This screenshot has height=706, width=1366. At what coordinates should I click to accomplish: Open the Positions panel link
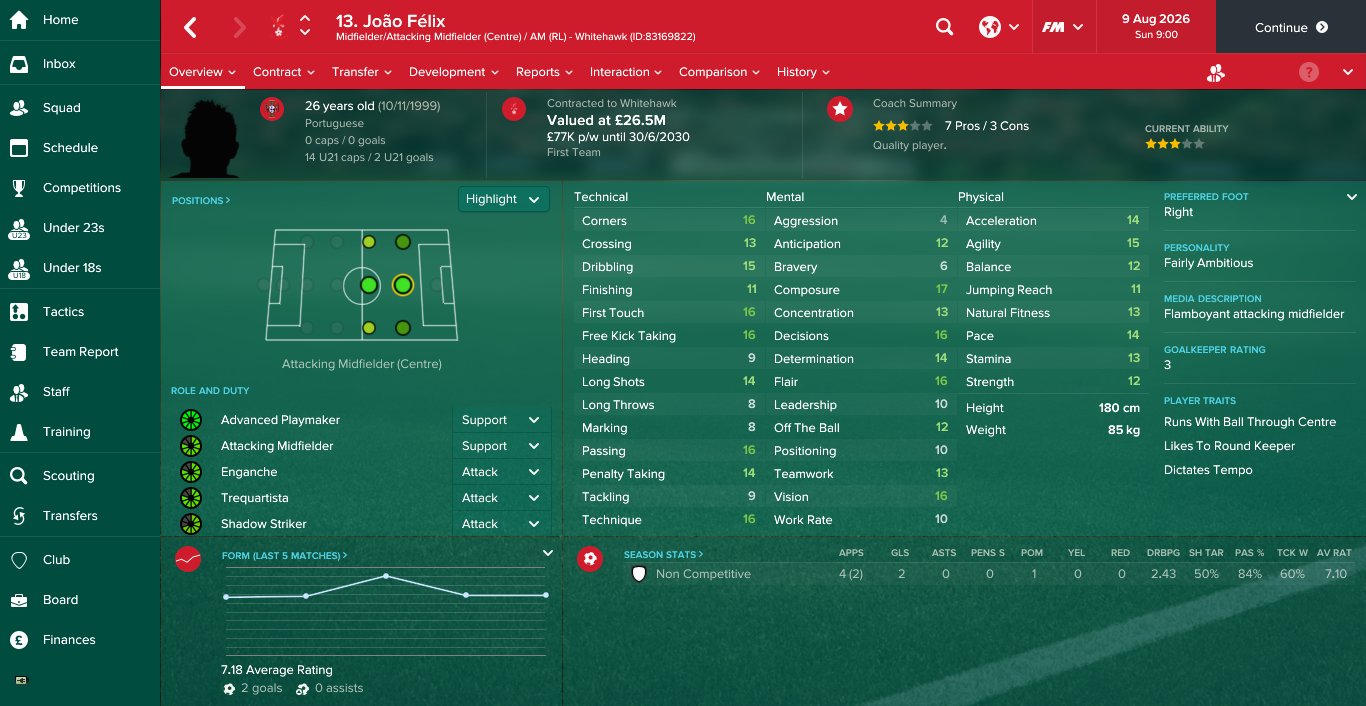[201, 201]
